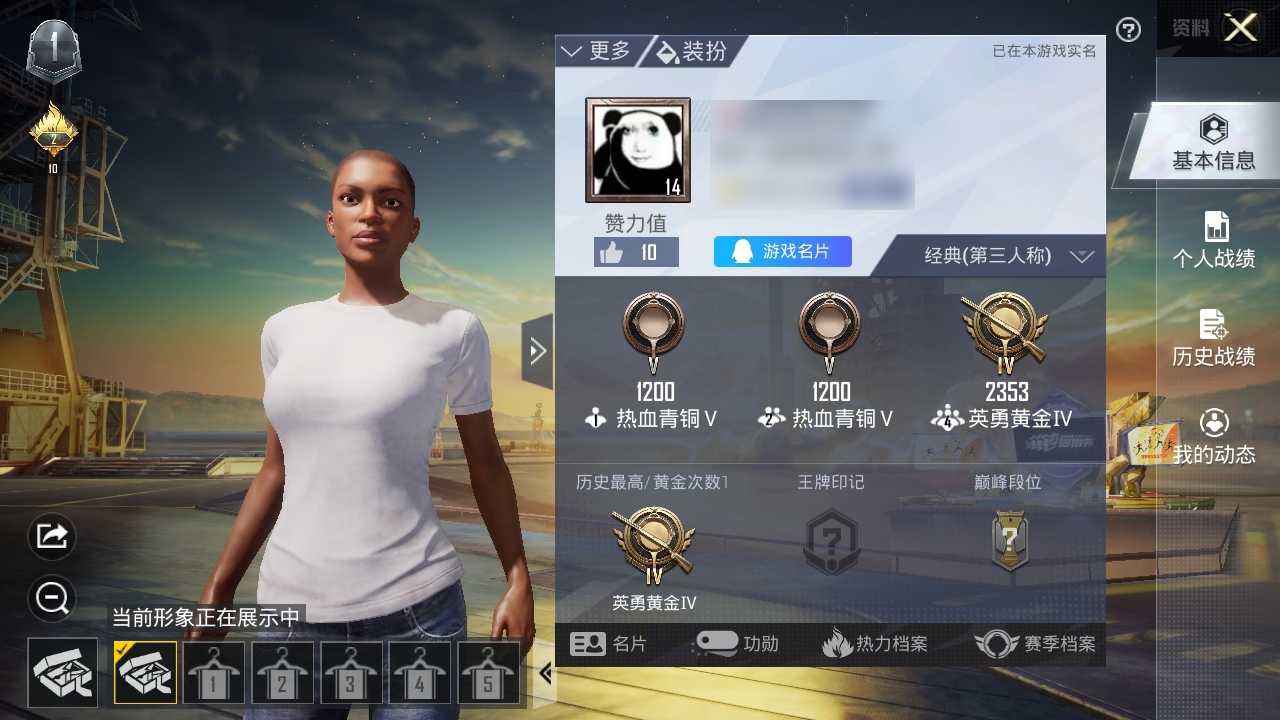This screenshot has height=720, width=1280.
Task: Open the 功勋 section
Action: click(738, 644)
